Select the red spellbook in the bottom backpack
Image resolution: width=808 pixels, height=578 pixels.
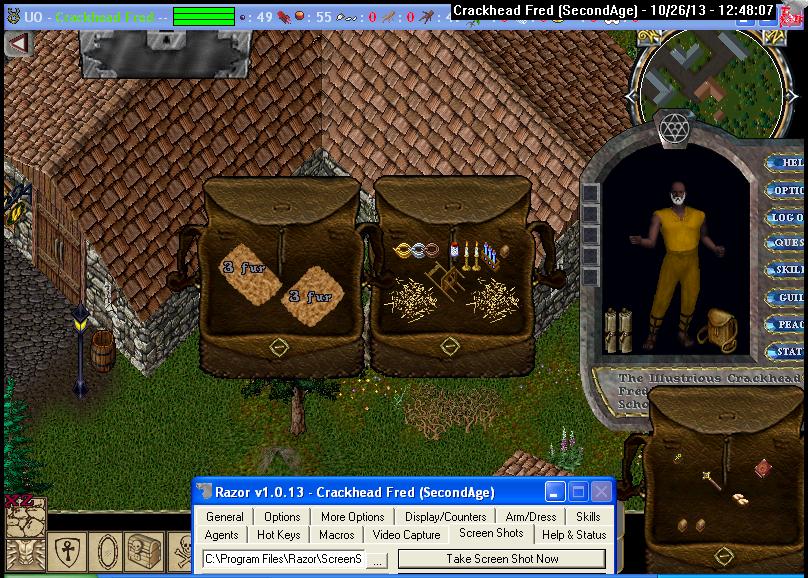(x=762, y=466)
